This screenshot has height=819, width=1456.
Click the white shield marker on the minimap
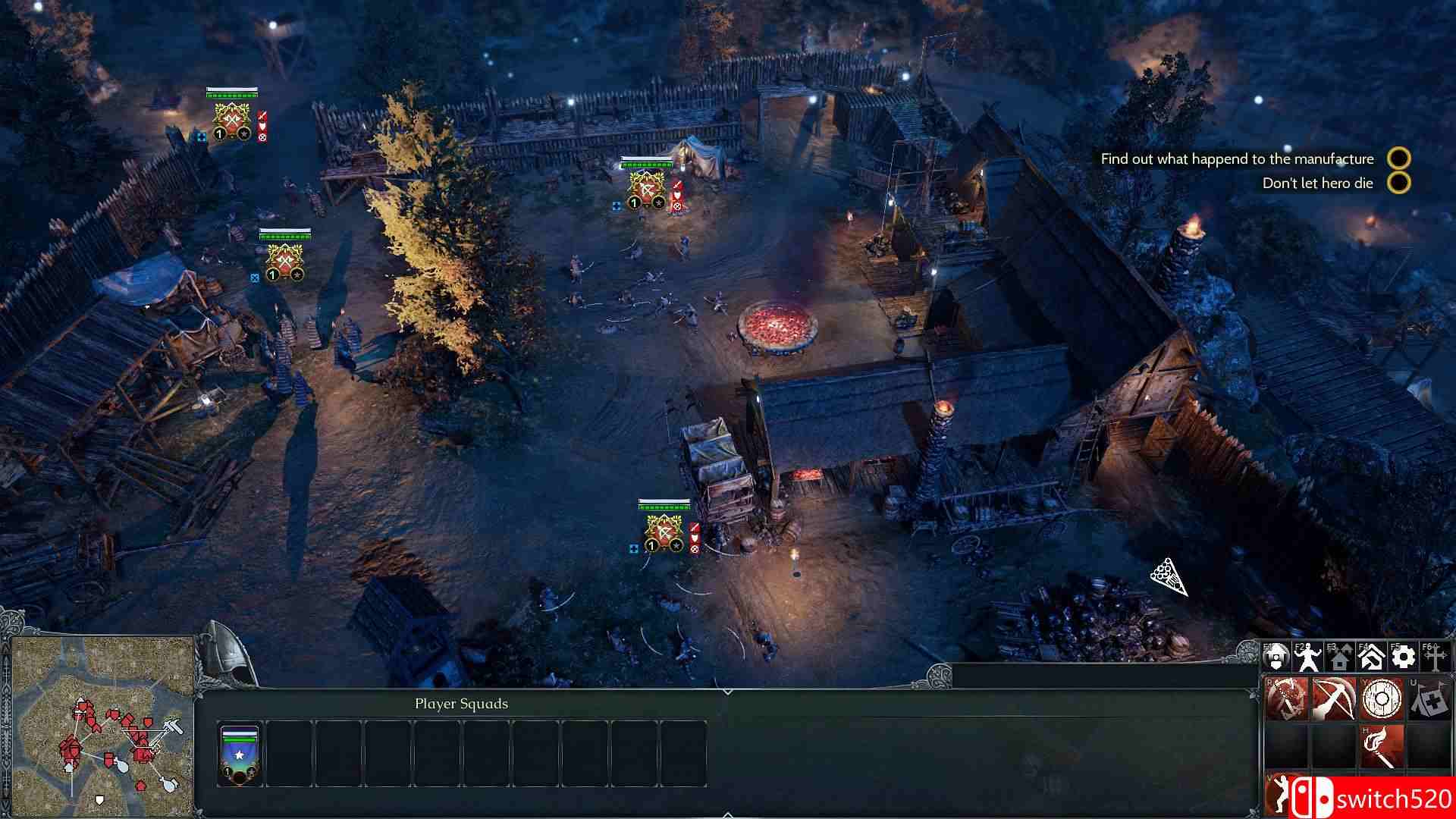coord(99,799)
